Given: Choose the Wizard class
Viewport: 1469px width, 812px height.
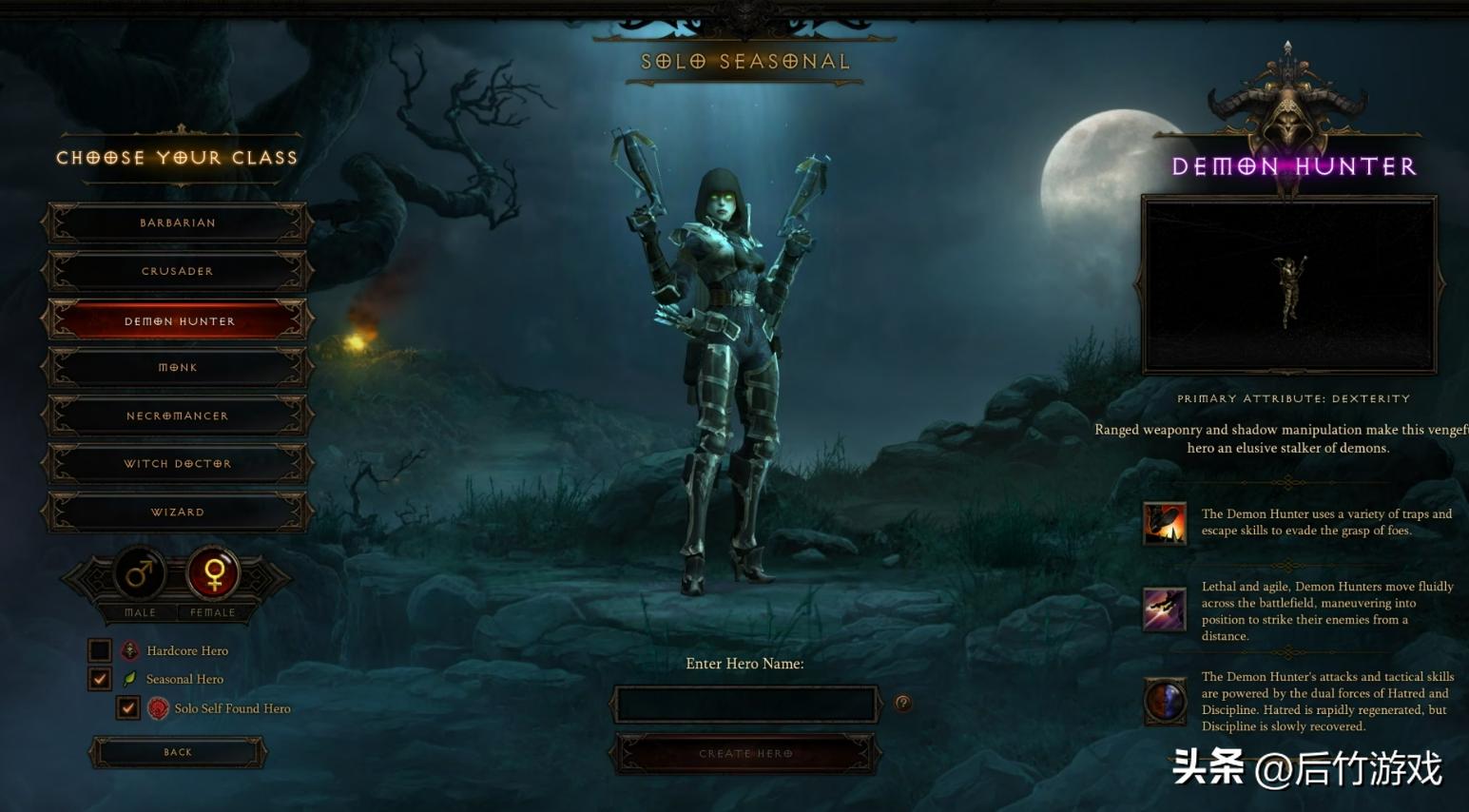Looking at the screenshot, I should coord(178,512).
